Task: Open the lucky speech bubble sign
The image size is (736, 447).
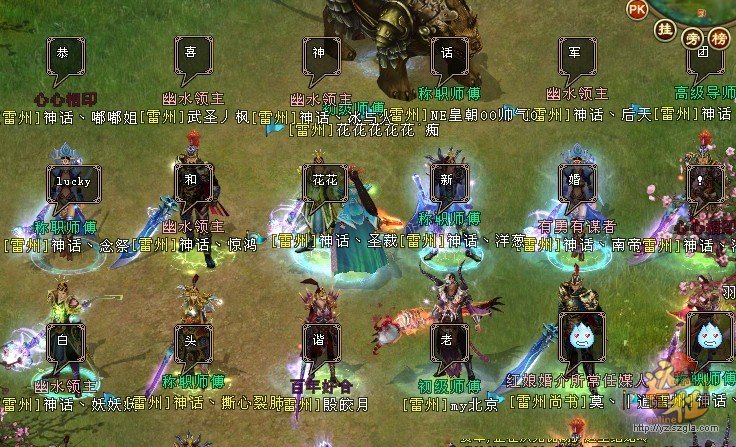Action: tap(72, 182)
